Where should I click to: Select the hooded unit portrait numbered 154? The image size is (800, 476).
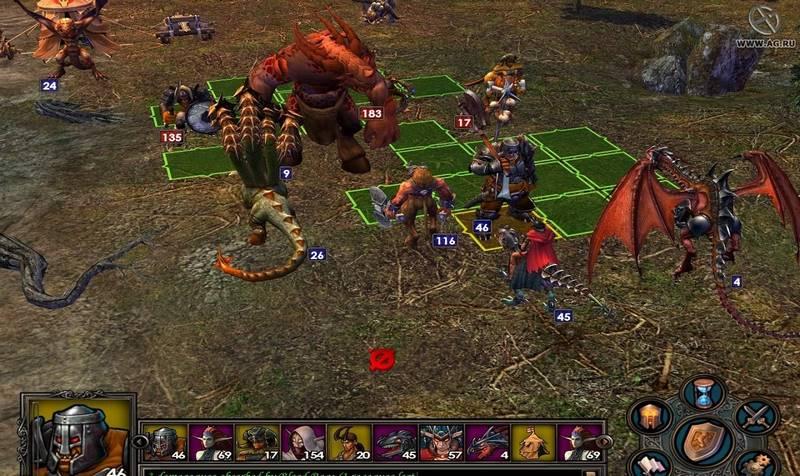coord(302,442)
